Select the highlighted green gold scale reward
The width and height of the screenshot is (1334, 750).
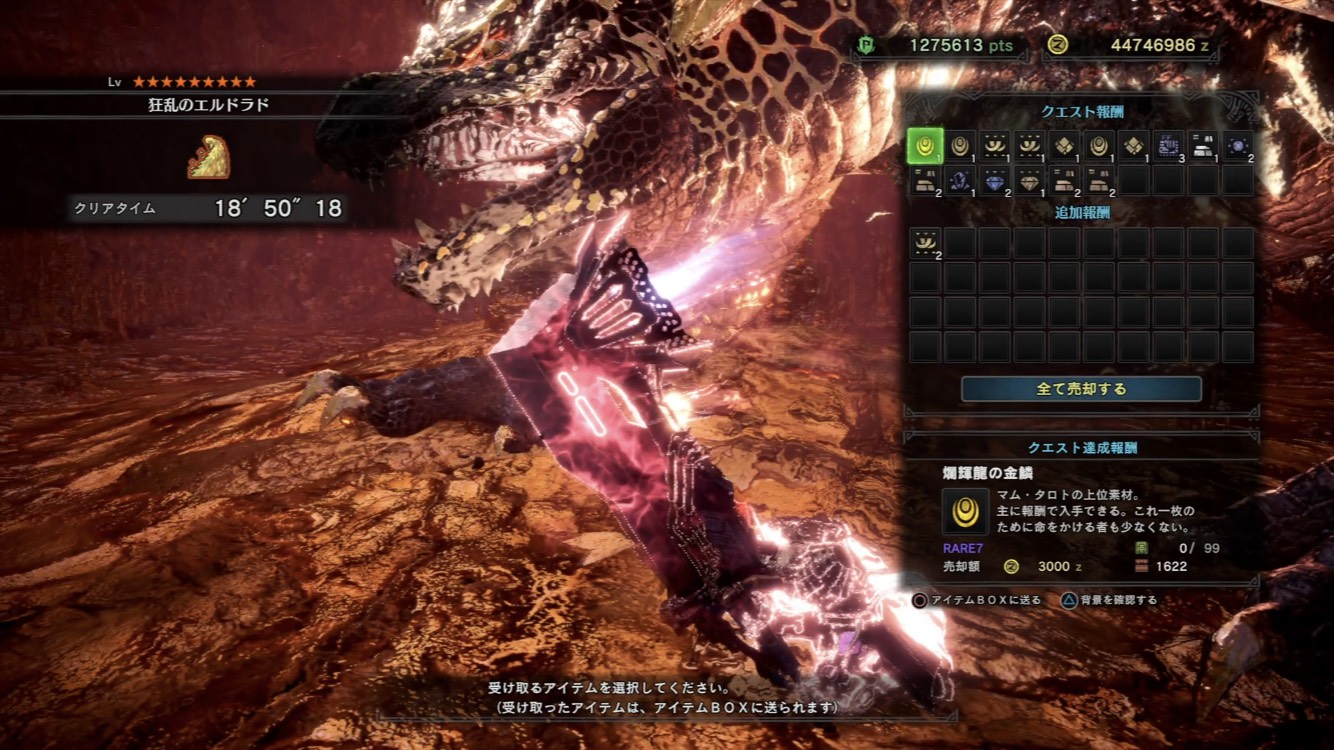(x=925, y=147)
